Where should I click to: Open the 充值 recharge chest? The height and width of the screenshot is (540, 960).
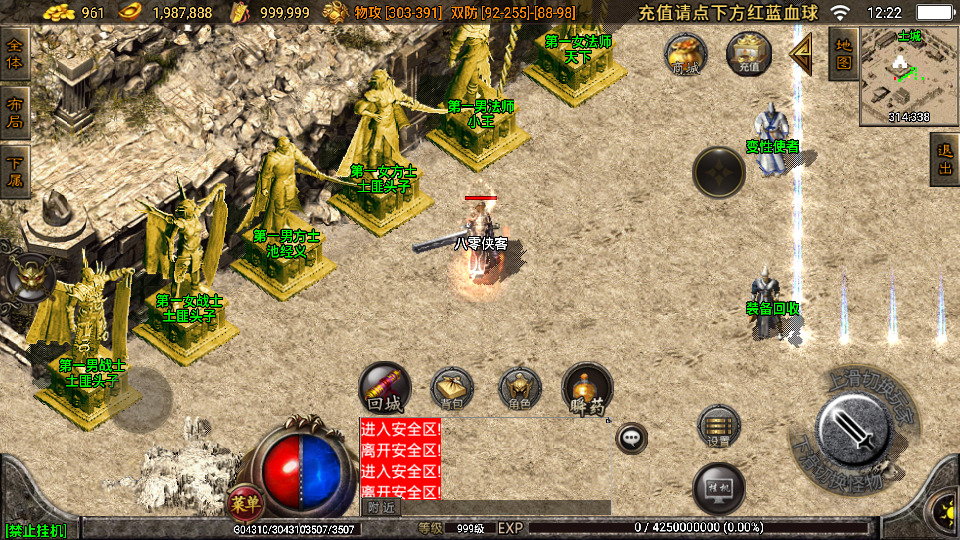(749, 53)
